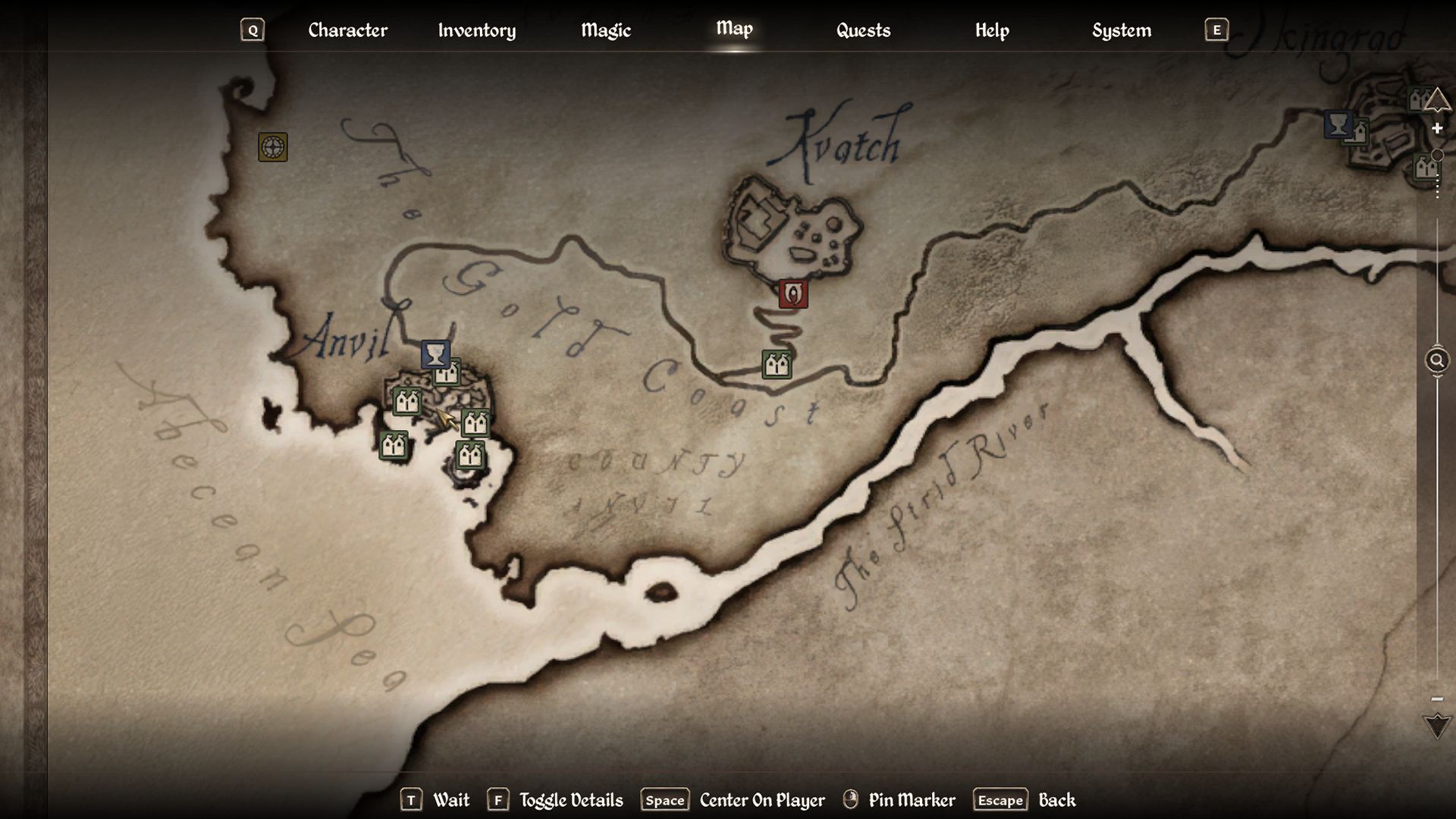Screen dimensions: 1456x819
Task: Open the Character tab
Action: [347, 30]
